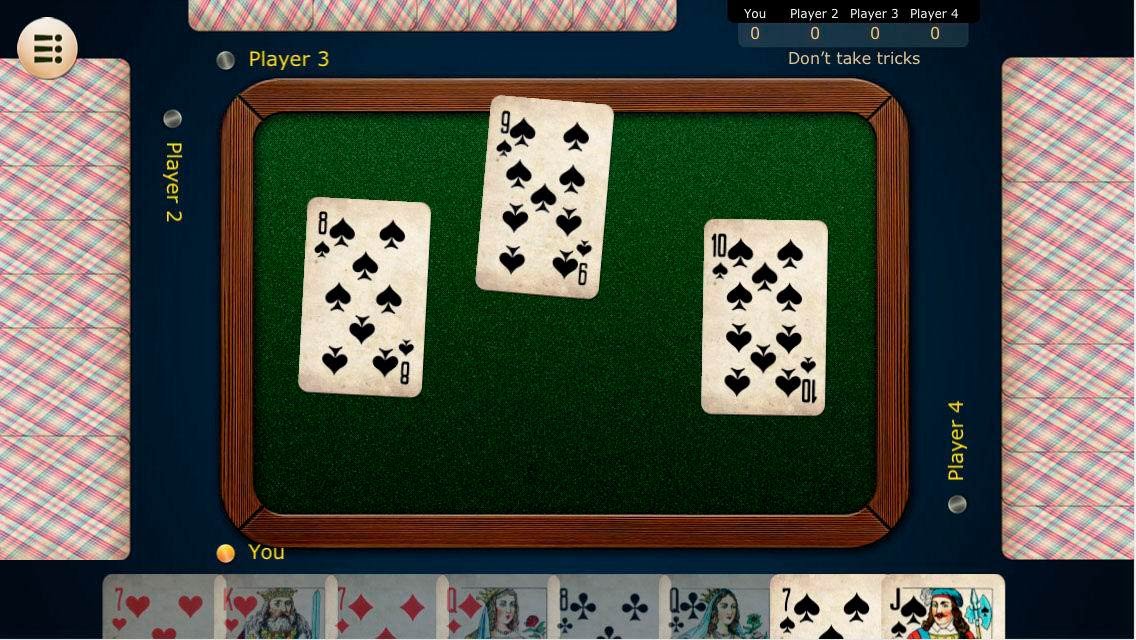Open the round menu button

[47, 48]
